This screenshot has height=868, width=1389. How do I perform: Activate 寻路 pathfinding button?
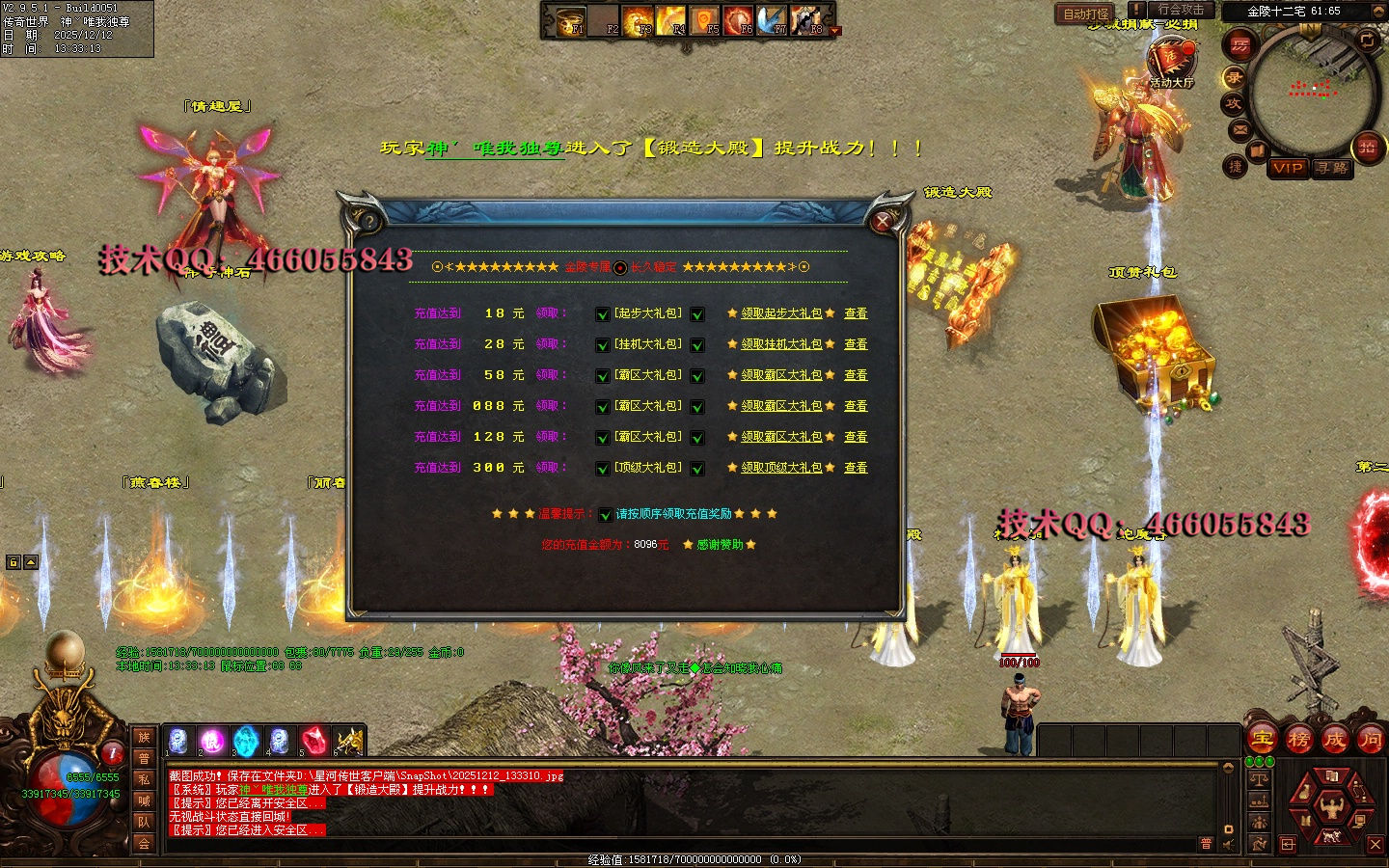[x=1332, y=168]
